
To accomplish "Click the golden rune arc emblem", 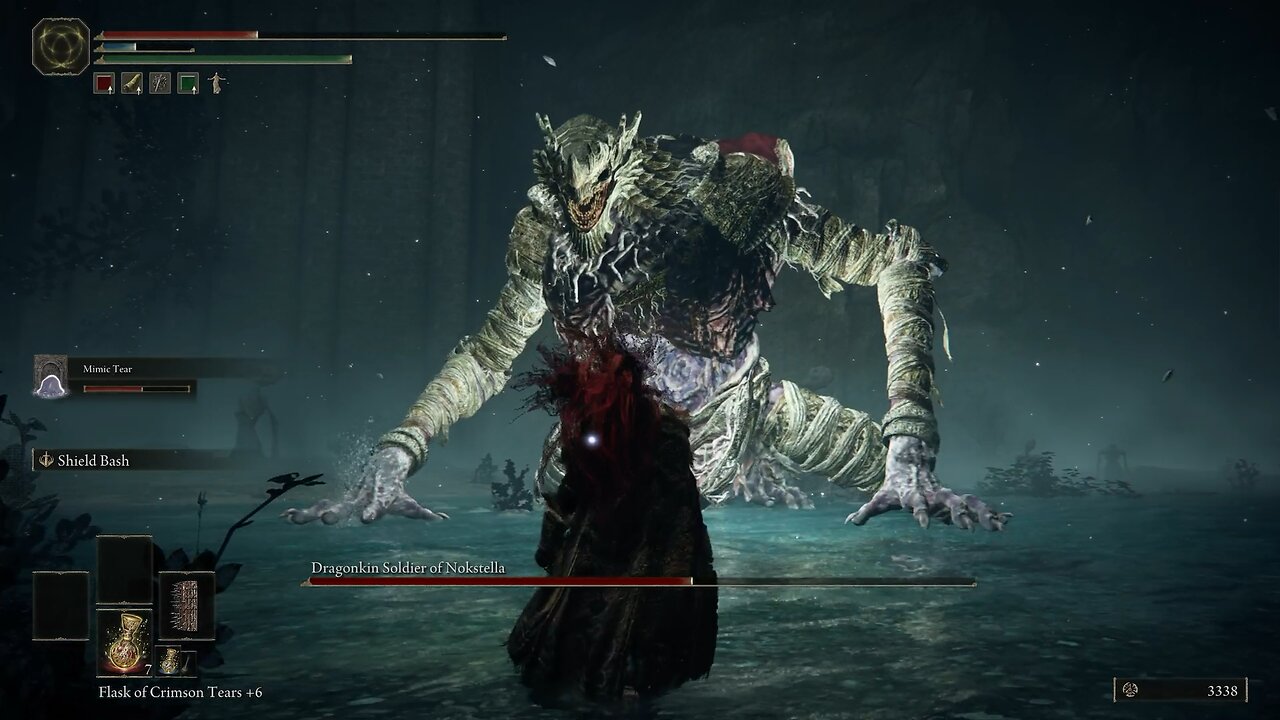I will click(61, 47).
